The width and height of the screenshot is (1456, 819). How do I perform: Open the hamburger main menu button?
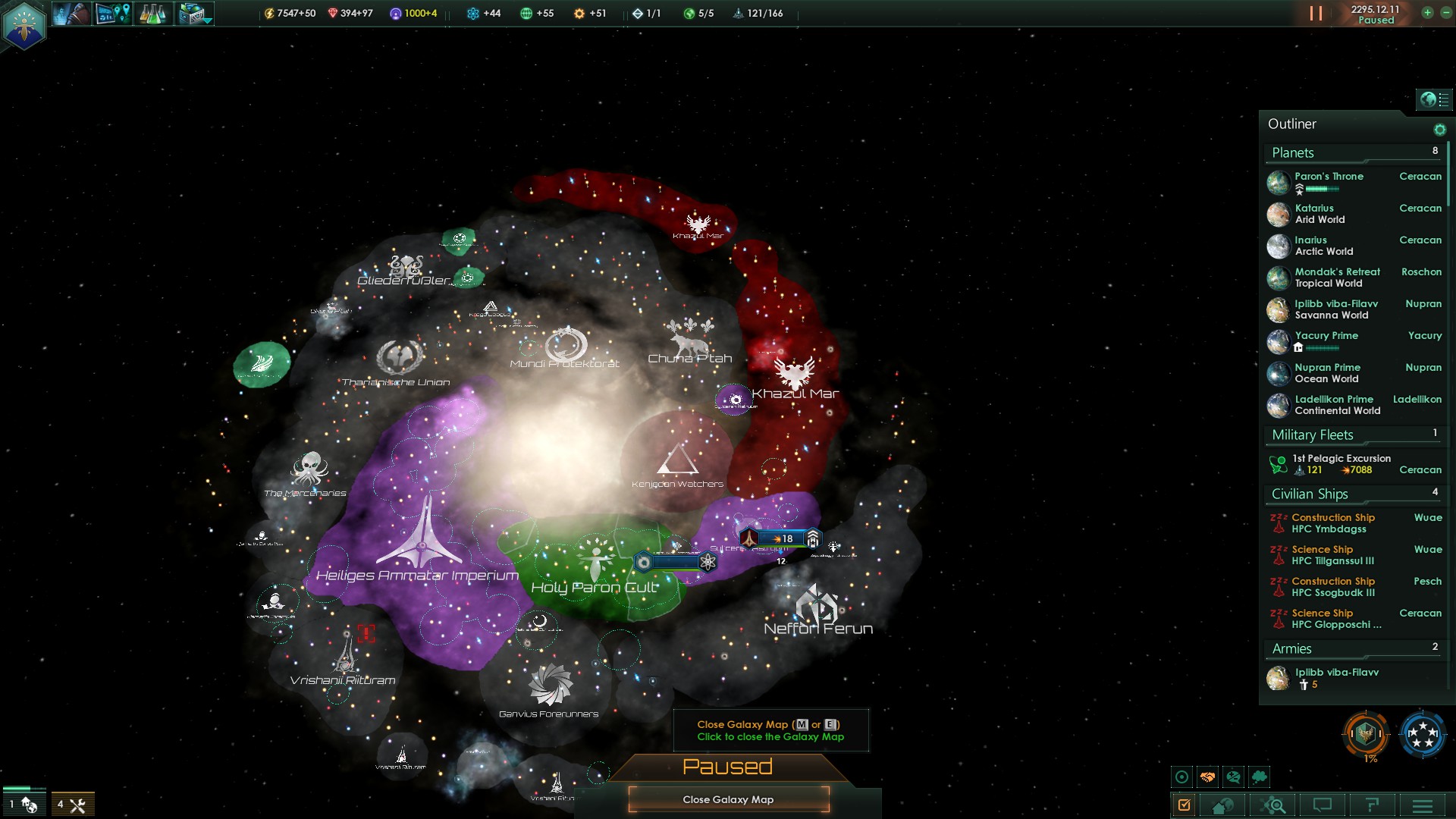point(1423,805)
